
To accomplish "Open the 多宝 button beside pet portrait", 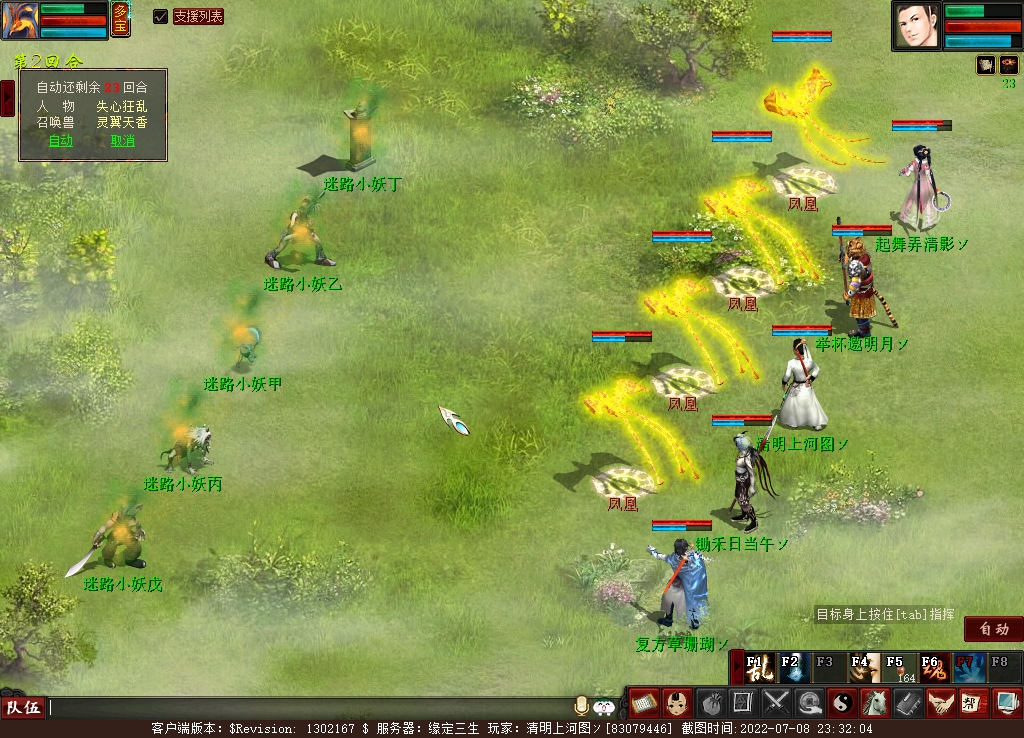I will coord(120,19).
